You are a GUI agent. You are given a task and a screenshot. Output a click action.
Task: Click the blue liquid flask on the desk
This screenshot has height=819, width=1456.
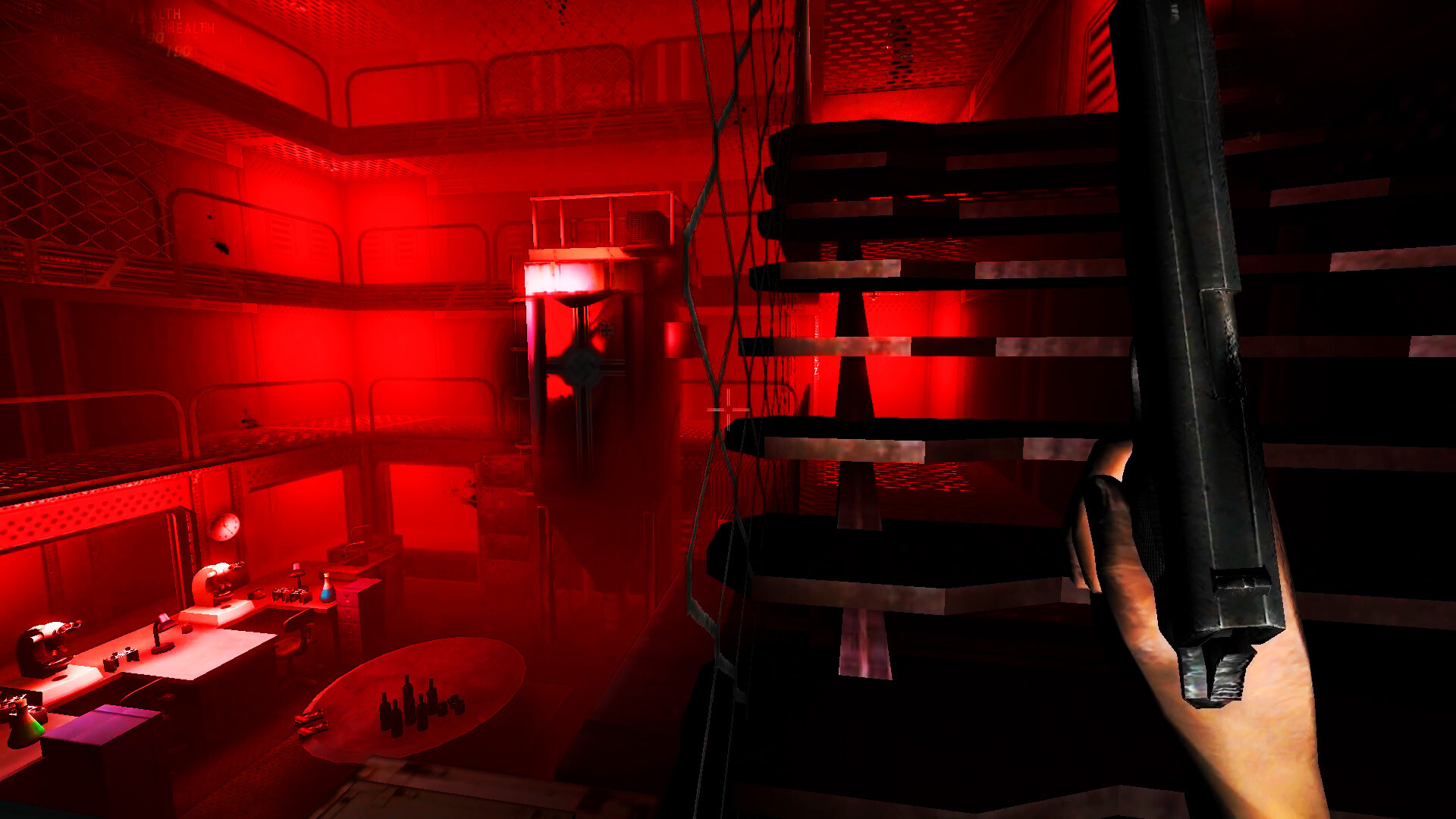coord(327,588)
